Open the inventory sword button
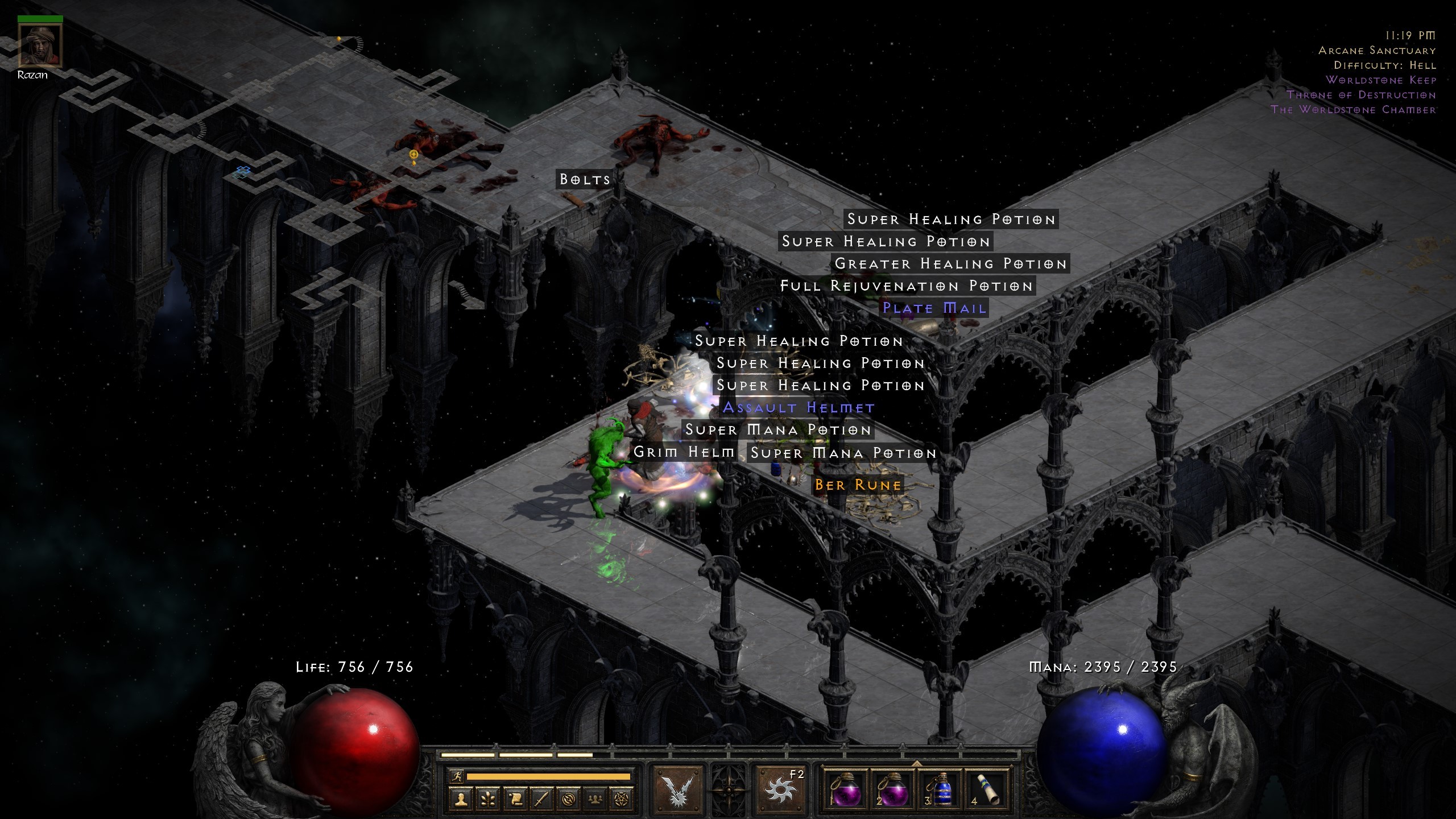 541,799
